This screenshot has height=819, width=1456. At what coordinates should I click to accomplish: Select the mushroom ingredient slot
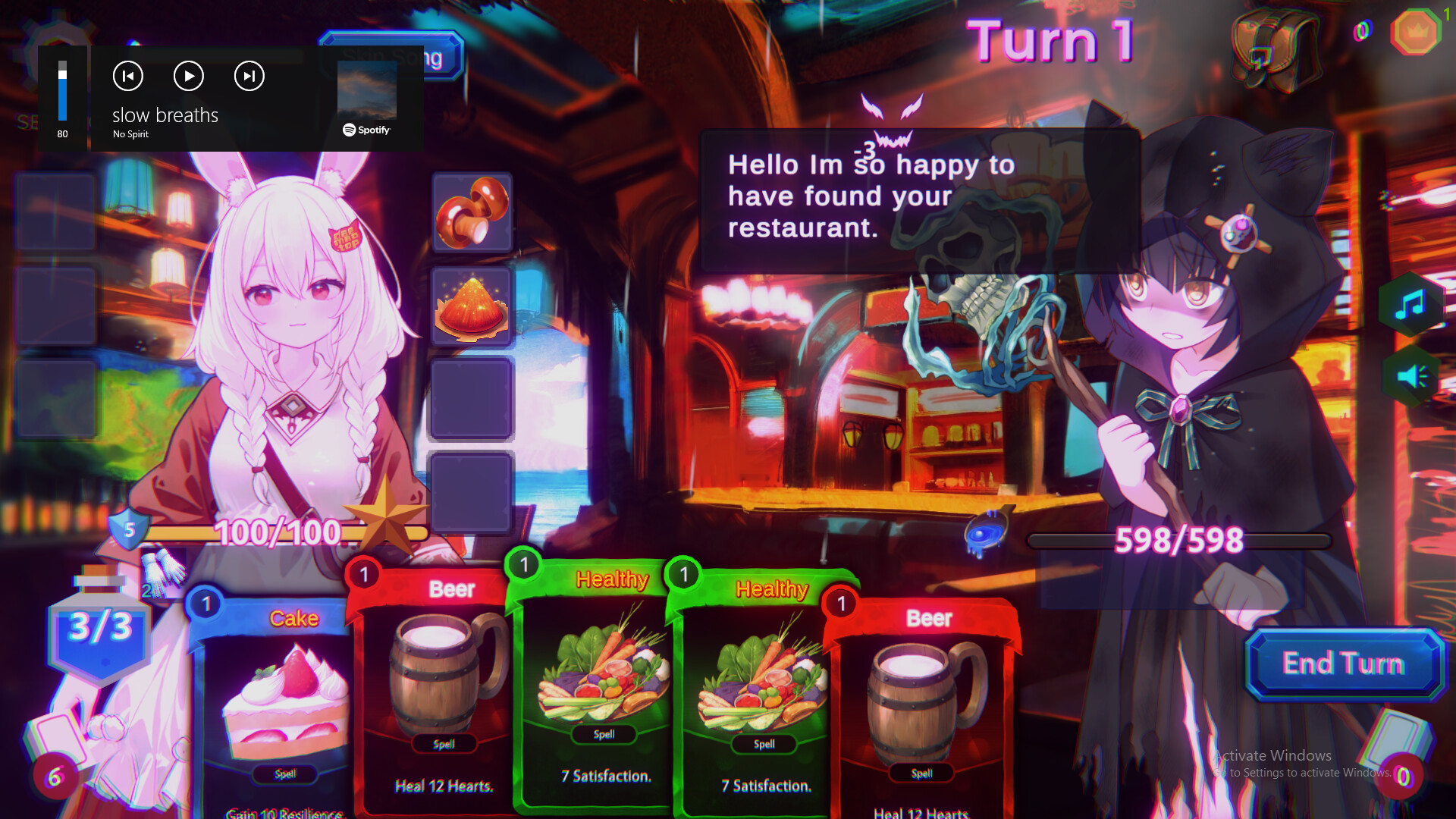[x=472, y=214]
